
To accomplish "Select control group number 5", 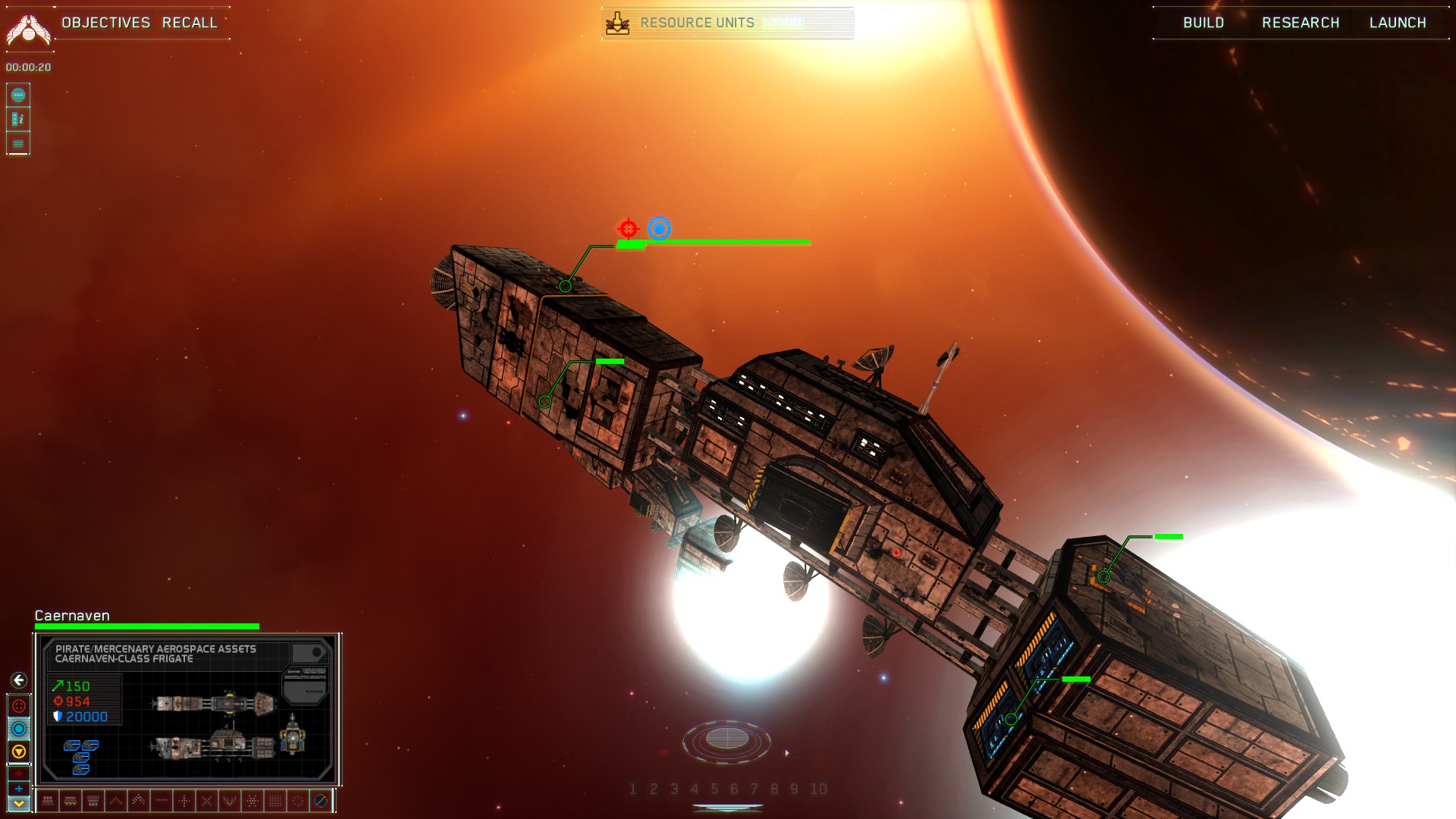I will pyautogui.click(x=714, y=789).
